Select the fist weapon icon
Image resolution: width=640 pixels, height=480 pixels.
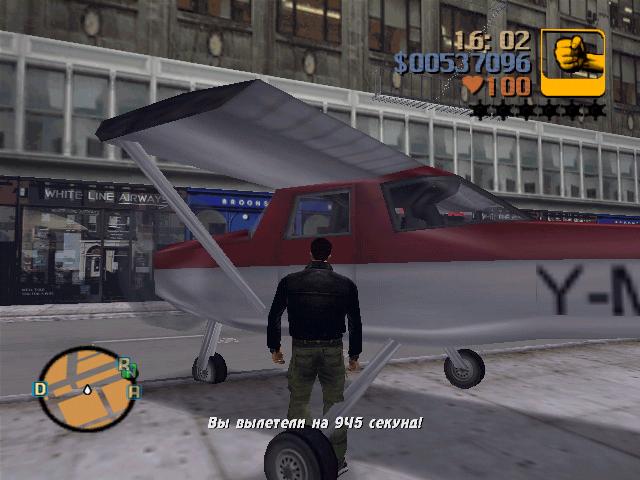pos(572,62)
